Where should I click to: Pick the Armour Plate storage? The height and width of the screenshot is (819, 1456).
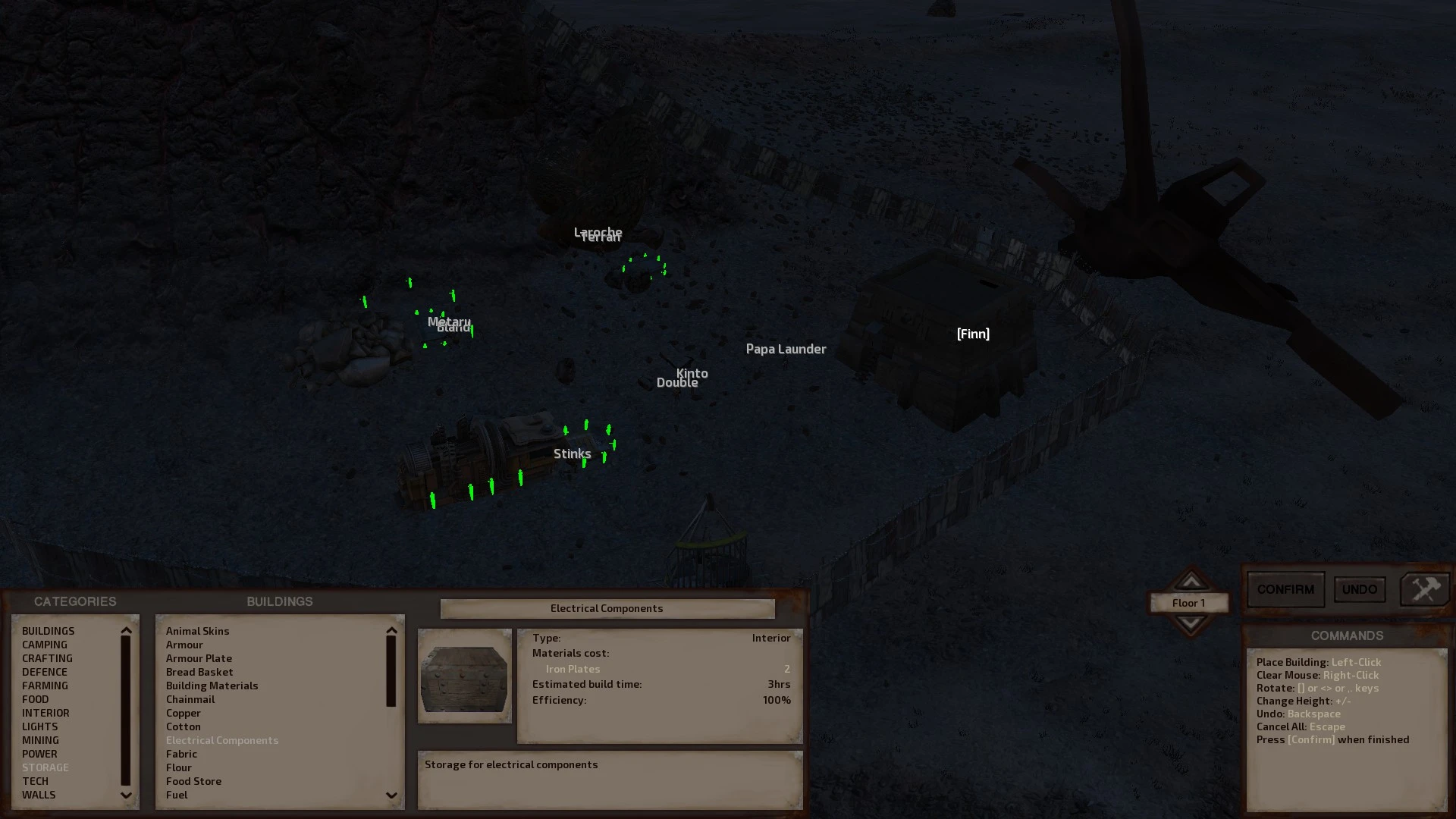click(199, 658)
